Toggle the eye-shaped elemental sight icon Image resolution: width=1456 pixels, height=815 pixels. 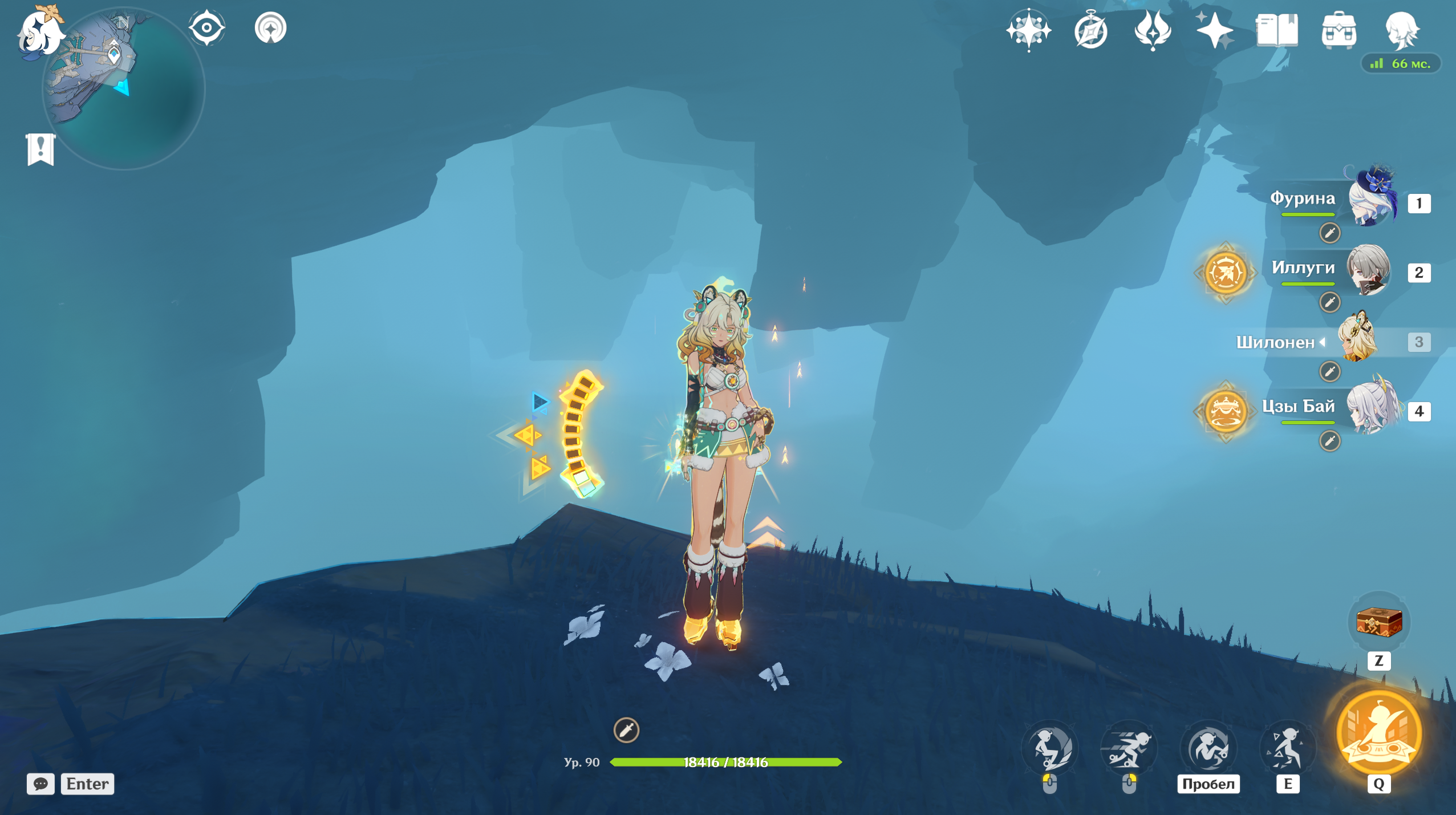206,27
